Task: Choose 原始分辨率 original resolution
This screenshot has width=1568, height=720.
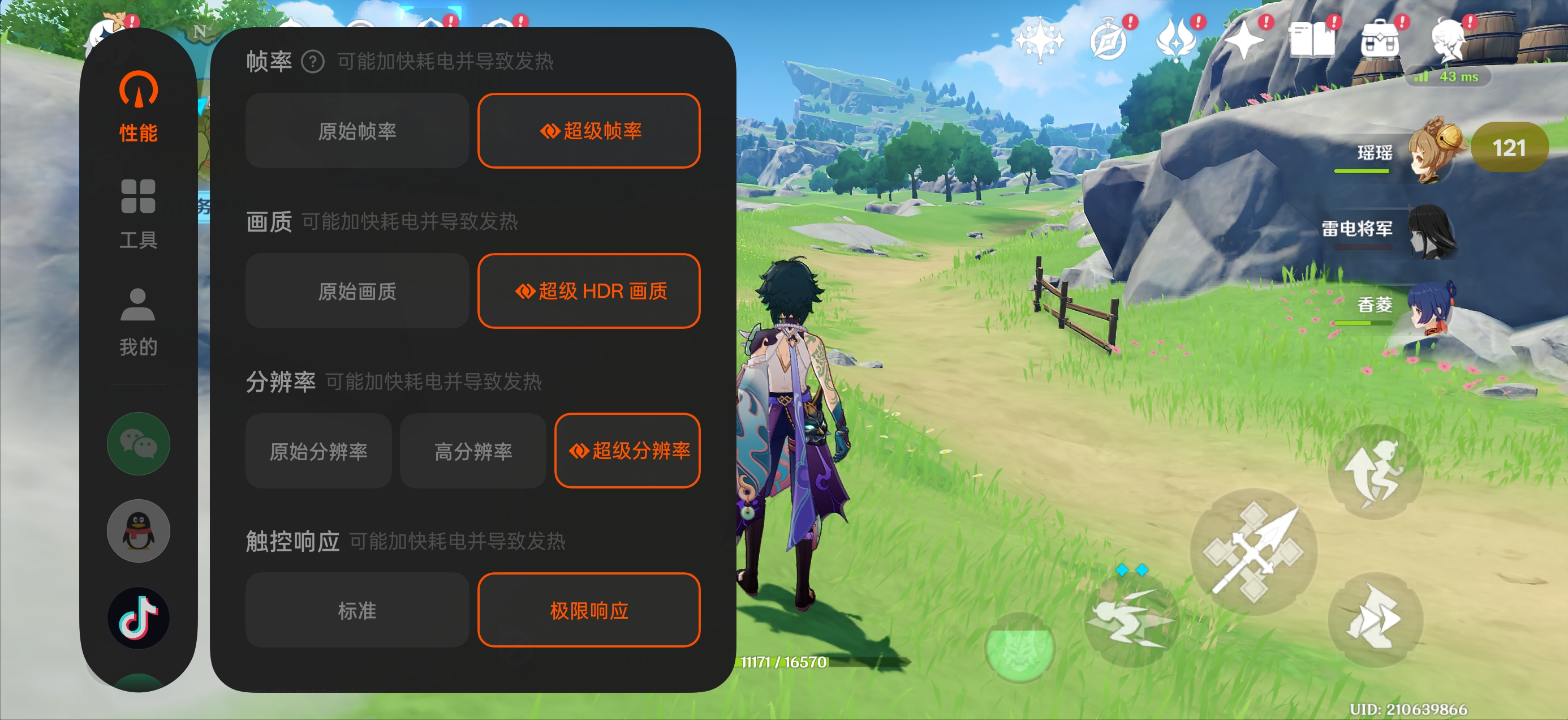Action: (318, 451)
